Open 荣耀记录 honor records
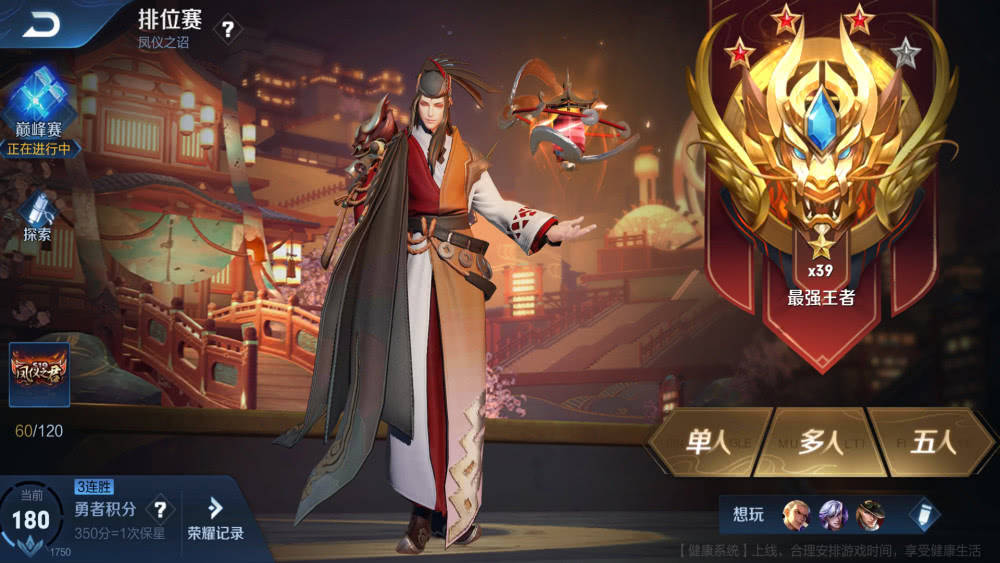The width and height of the screenshot is (1000, 563). coord(215,520)
